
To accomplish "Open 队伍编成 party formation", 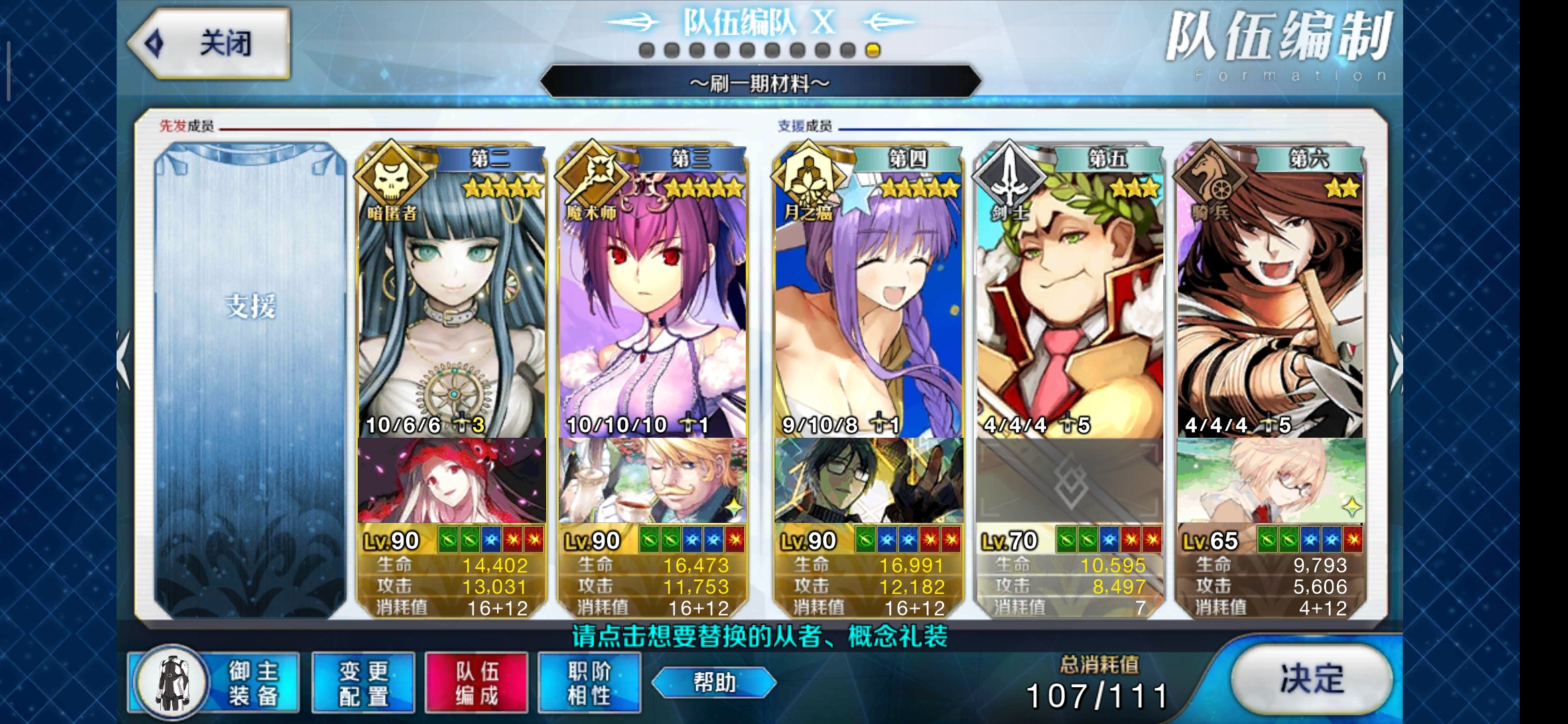I will pyautogui.click(x=476, y=682).
